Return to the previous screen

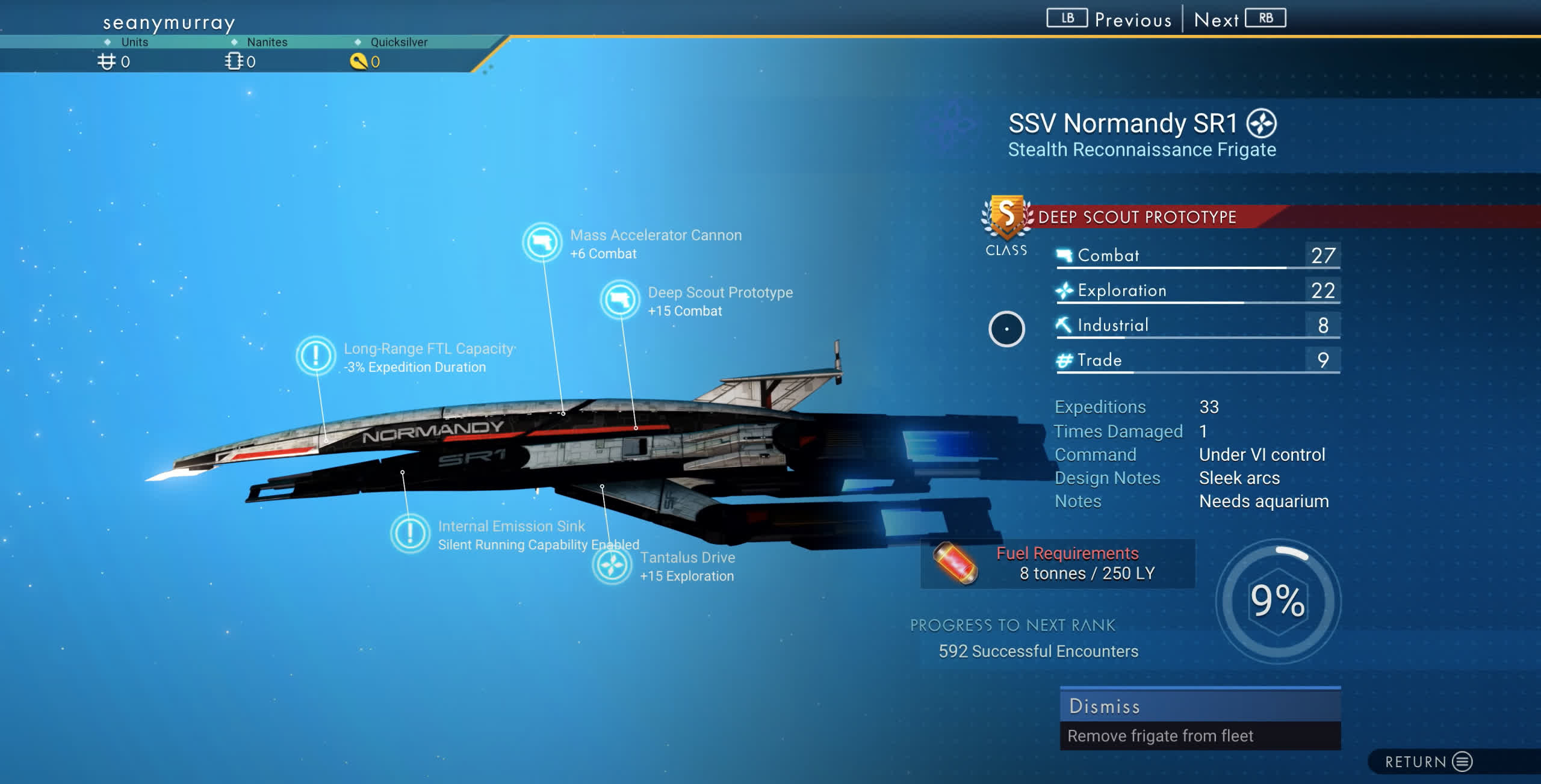pos(1428,762)
